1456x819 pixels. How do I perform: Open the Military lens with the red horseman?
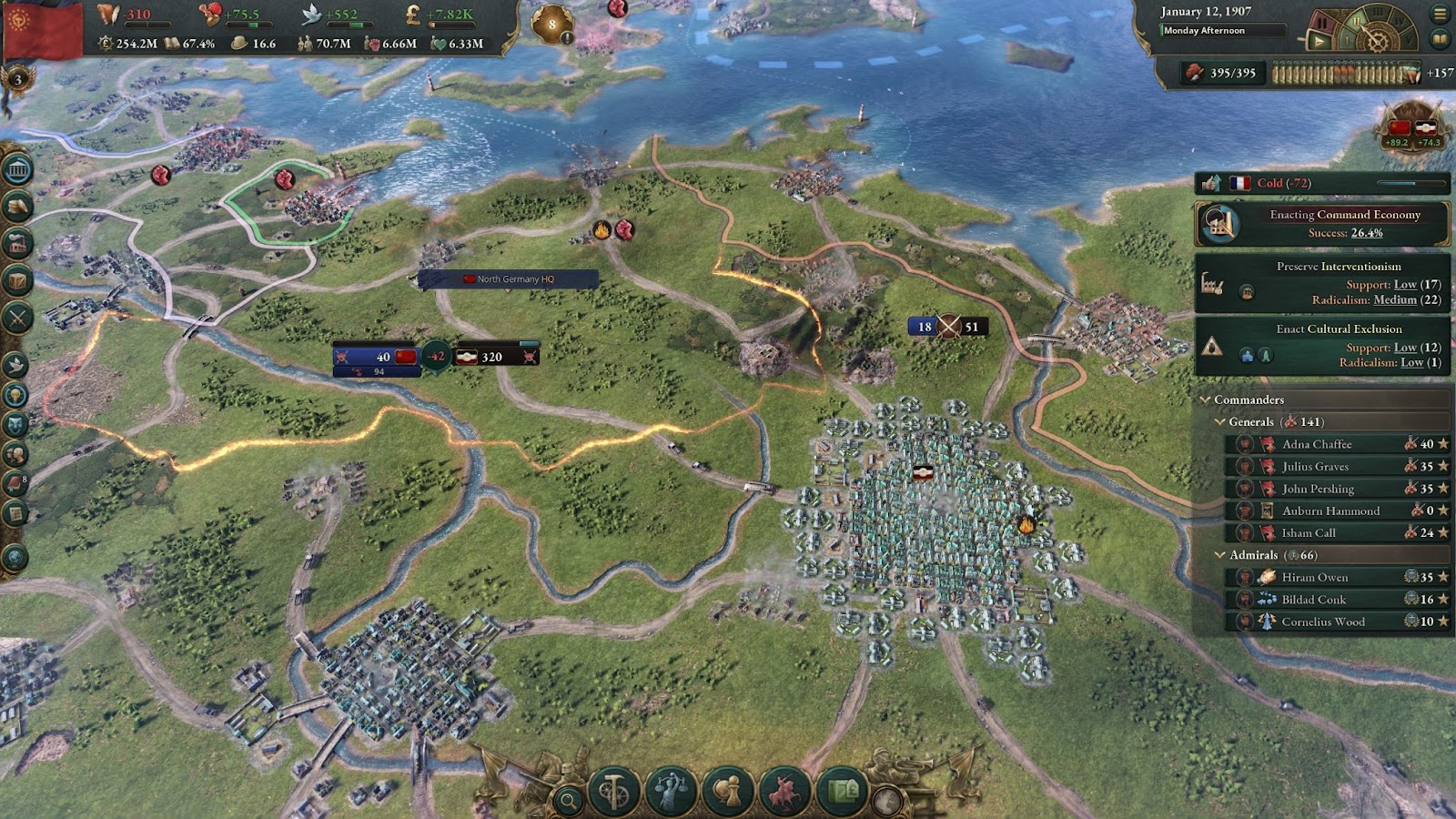pyautogui.click(x=784, y=792)
